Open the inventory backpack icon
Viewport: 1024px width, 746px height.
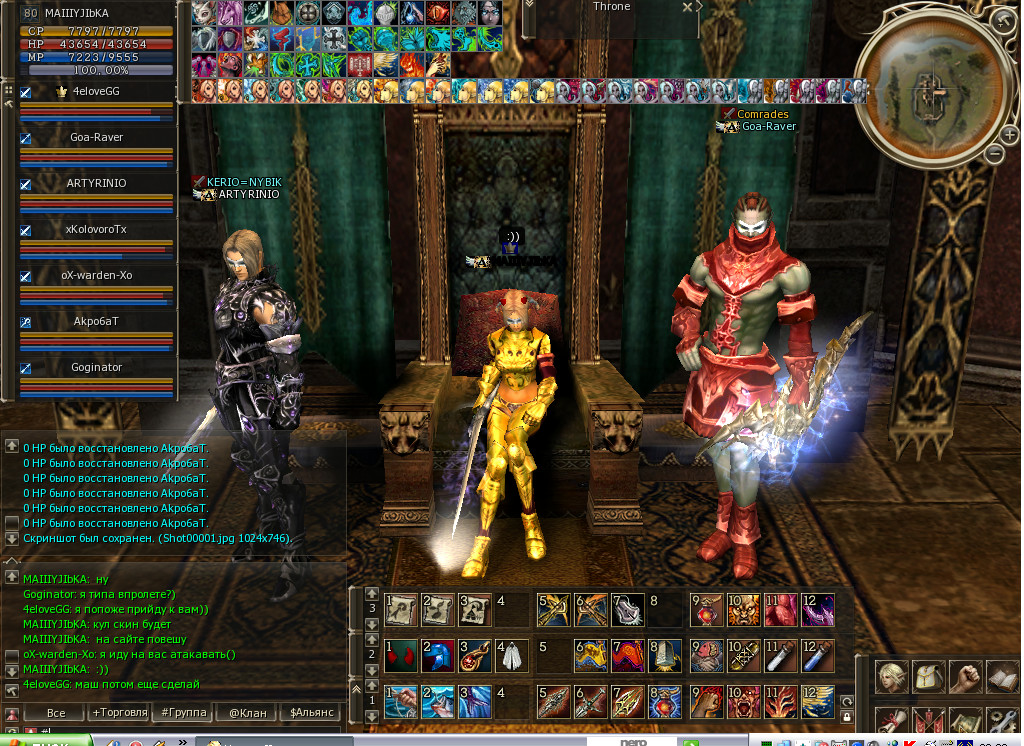coord(930,677)
